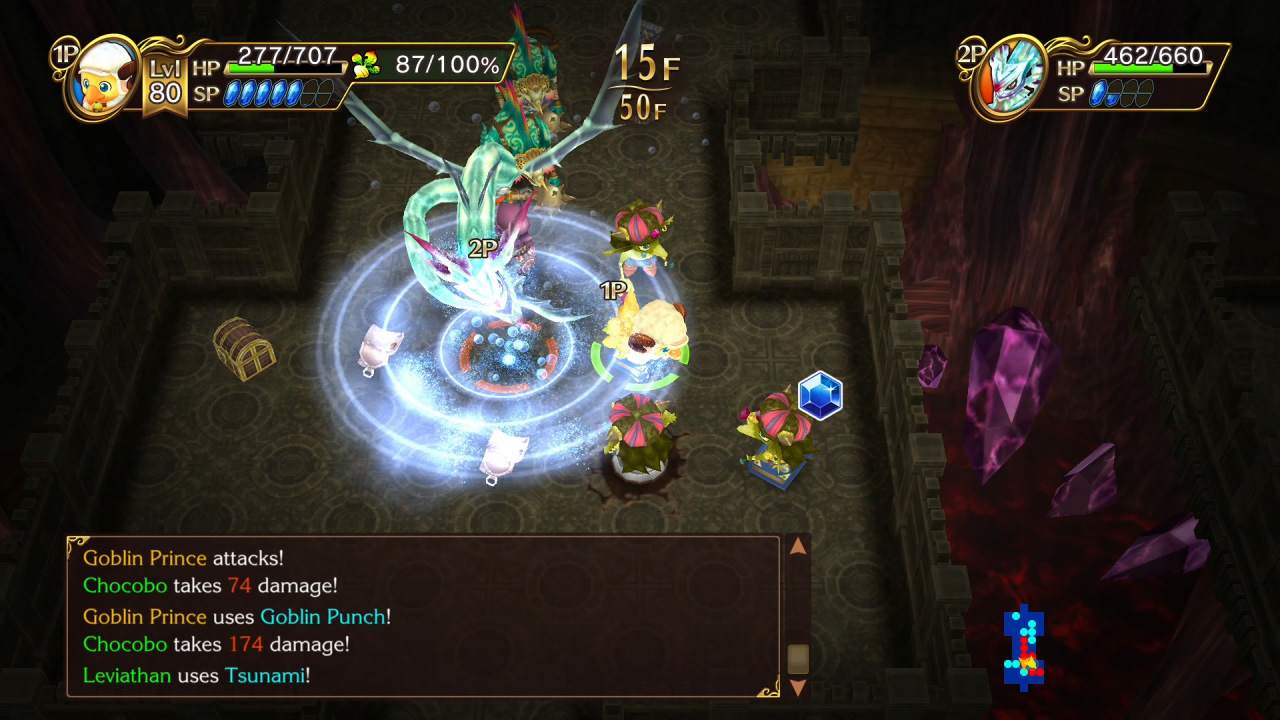Click the scroll-down arrow on message log
The width and height of the screenshot is (1280, 720).
point(798,688)
